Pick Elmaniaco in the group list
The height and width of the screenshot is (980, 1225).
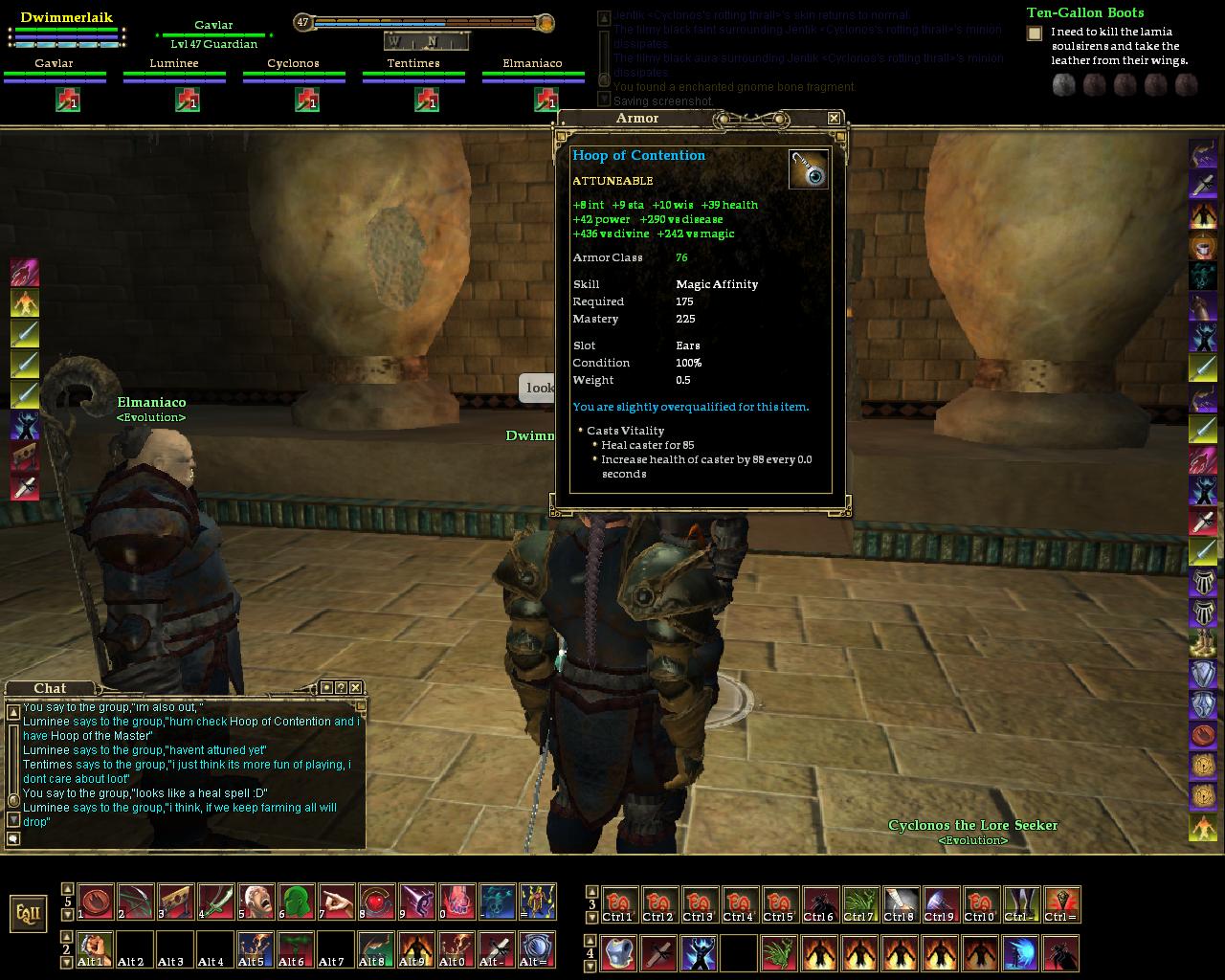coord(532,64)
